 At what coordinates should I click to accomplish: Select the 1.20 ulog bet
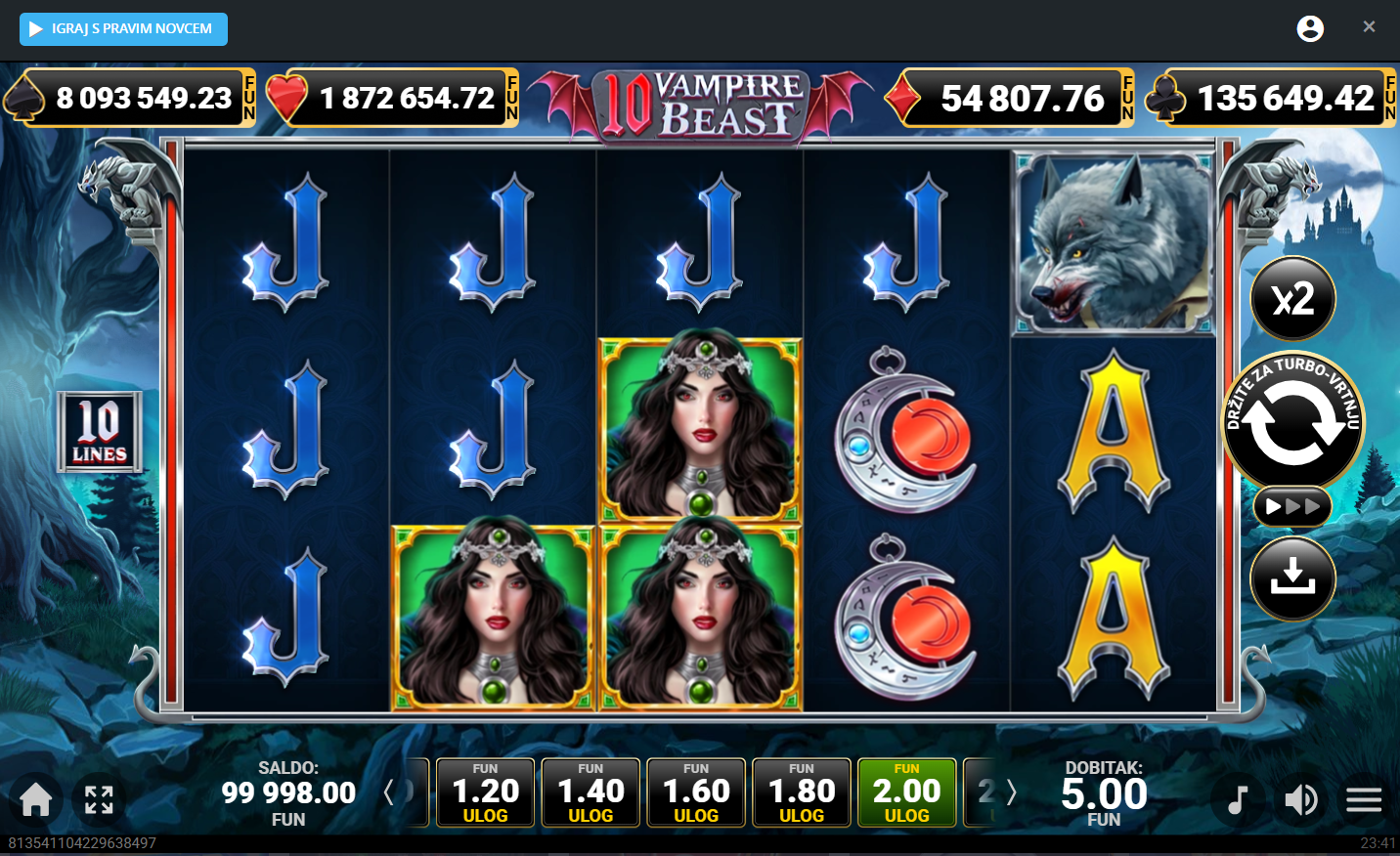tap(485, 792)
